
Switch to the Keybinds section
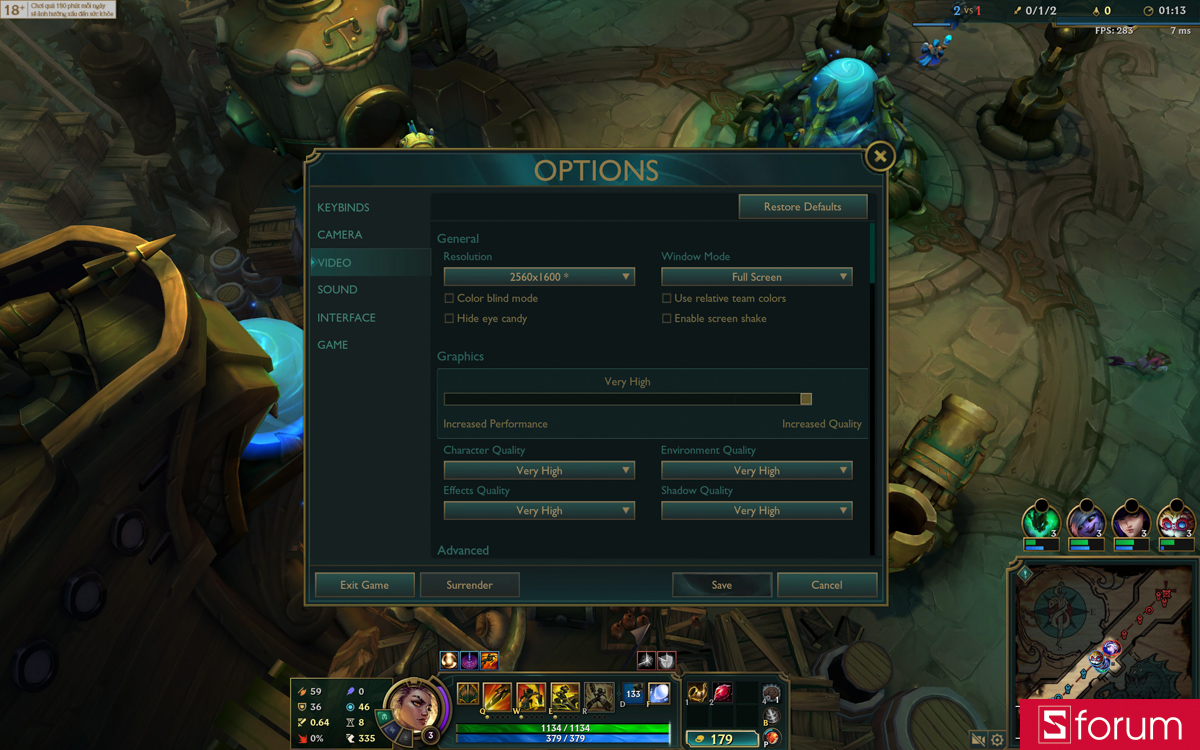tap(343, 208)
